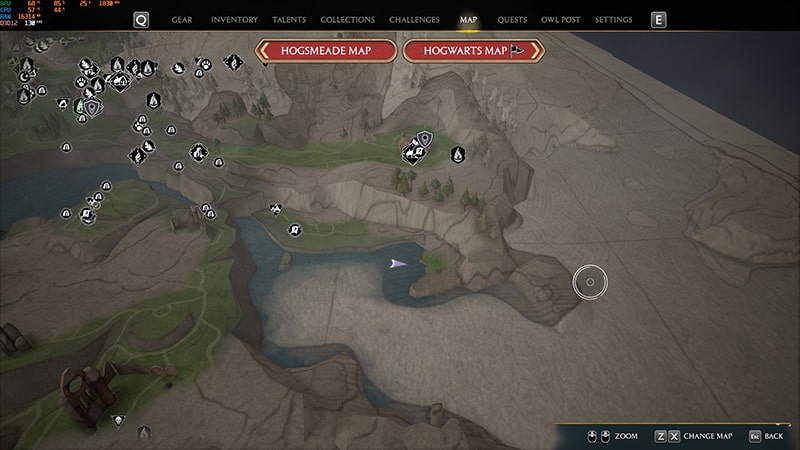Select the skull marker near the ruins
Screen dimensions: 800x450
[x=118, y=421]
